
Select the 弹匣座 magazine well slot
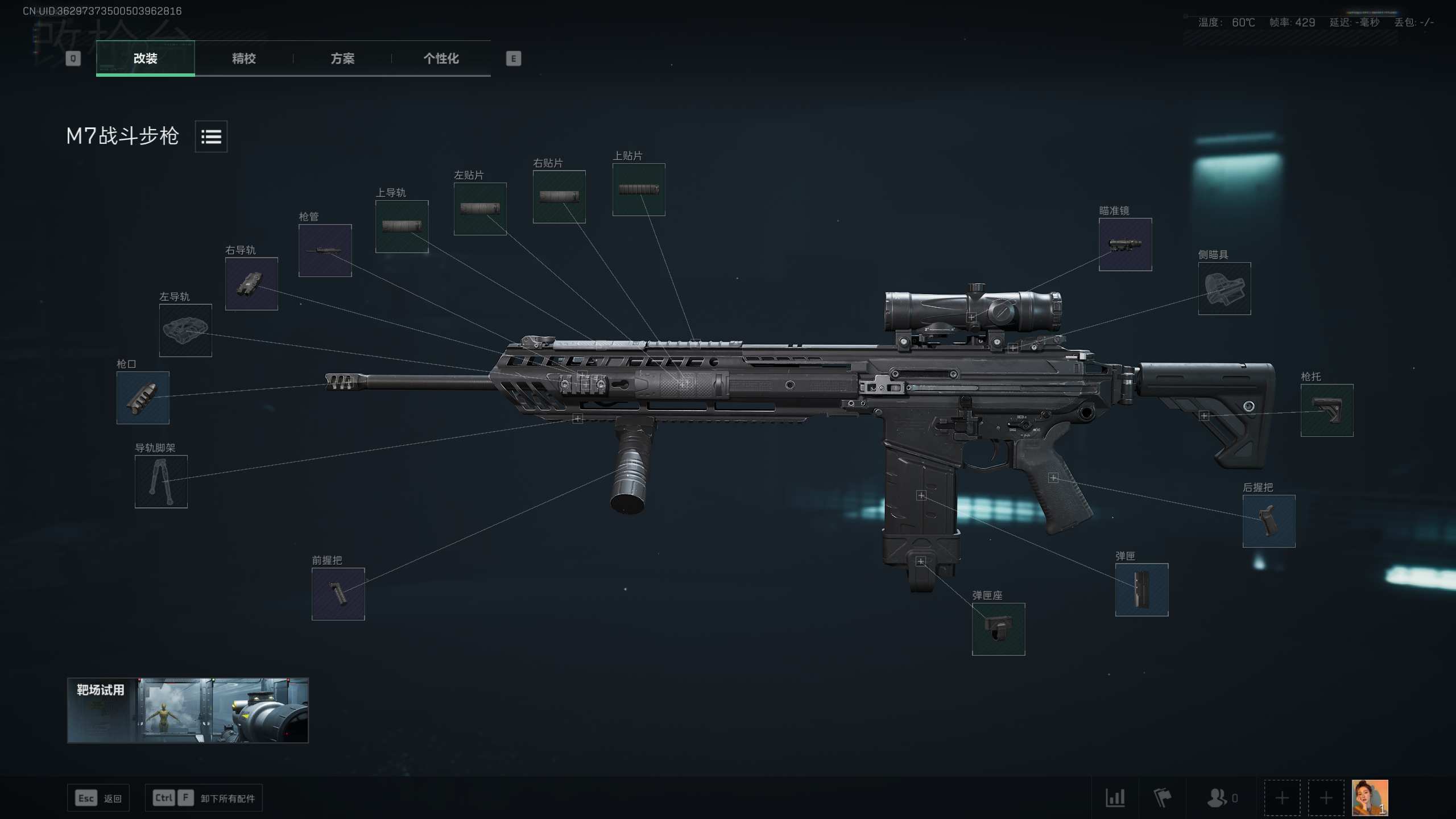tap(998, 629)
